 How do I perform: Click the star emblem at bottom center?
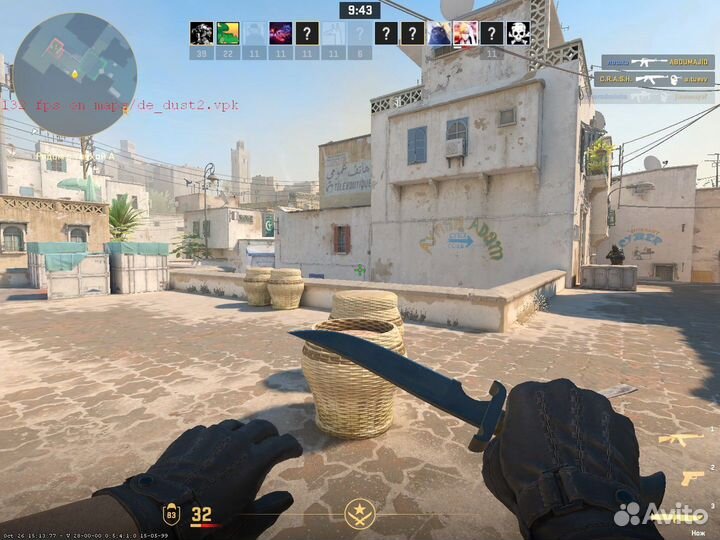(x=359, y=514)
